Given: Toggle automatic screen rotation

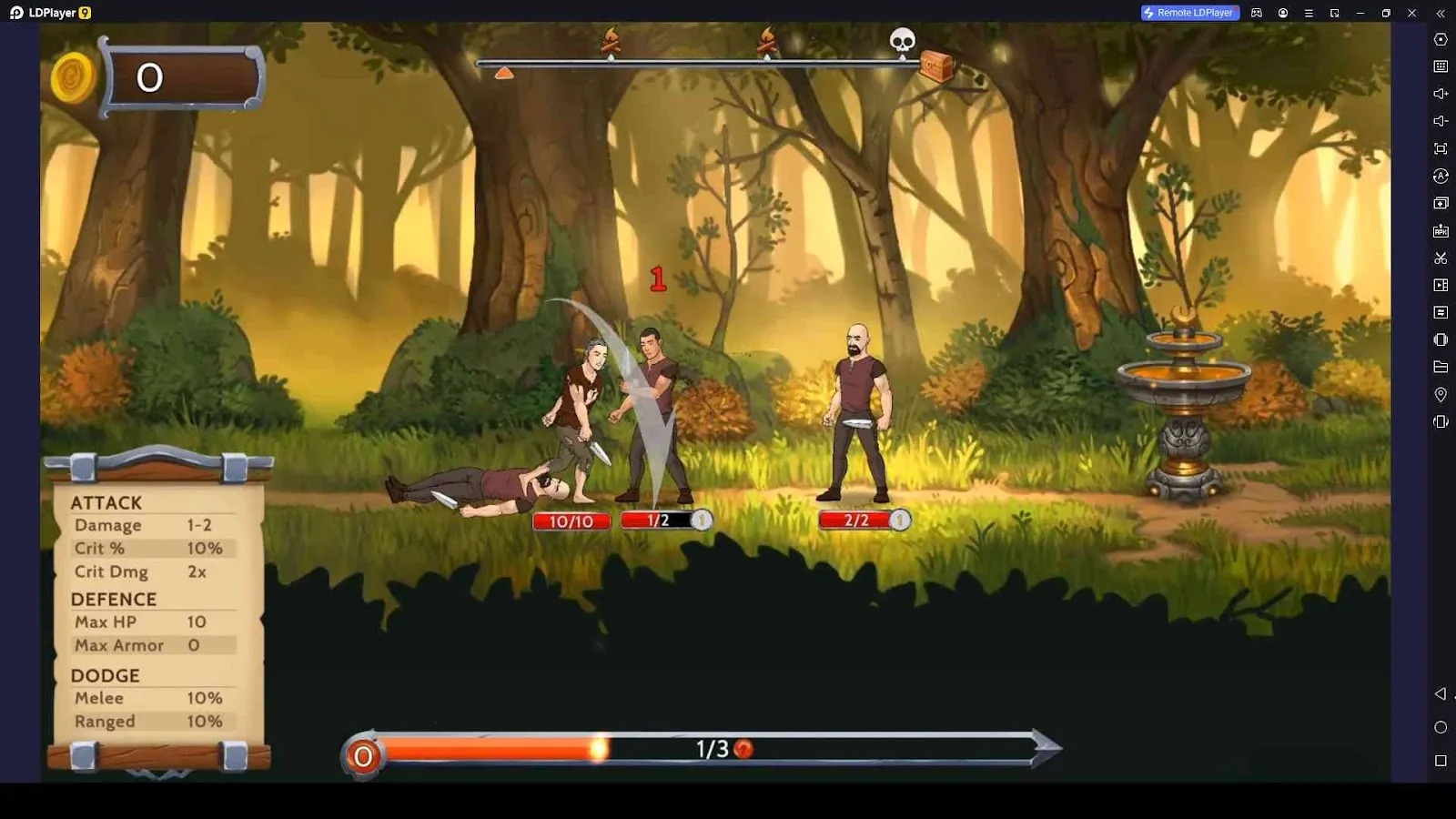Looking at the screenshot, I should pos(1441,176).
